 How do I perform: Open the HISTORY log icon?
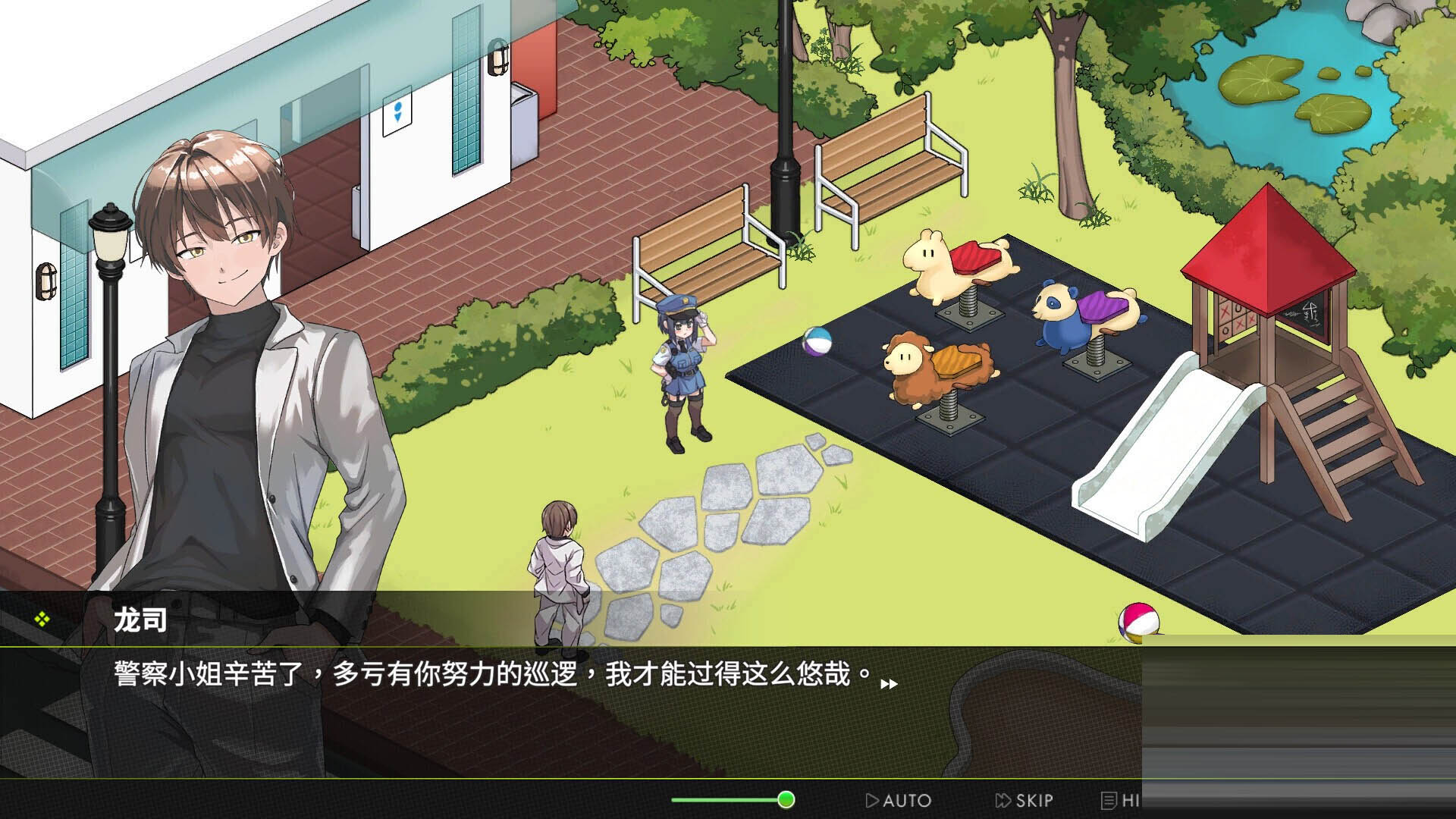click(1109, 801)
